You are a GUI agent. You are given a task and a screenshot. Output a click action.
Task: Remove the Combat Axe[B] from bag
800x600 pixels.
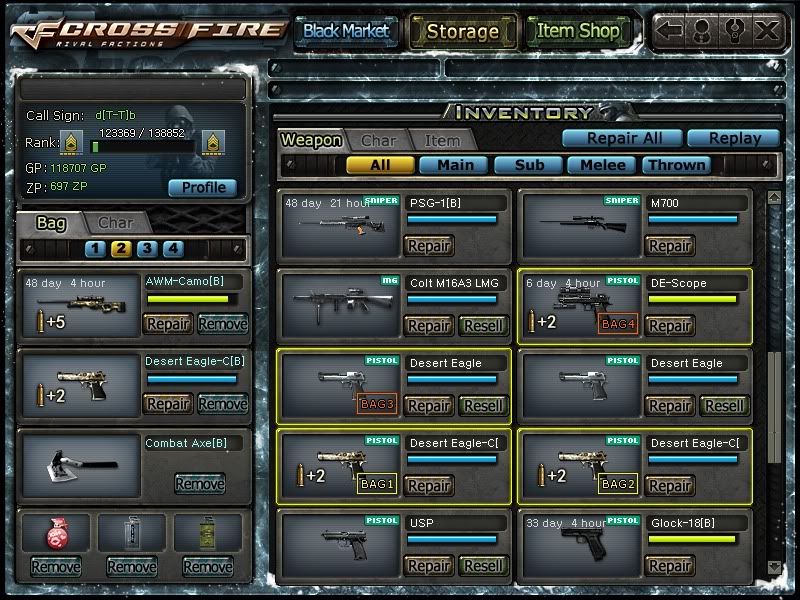(200, 484)
